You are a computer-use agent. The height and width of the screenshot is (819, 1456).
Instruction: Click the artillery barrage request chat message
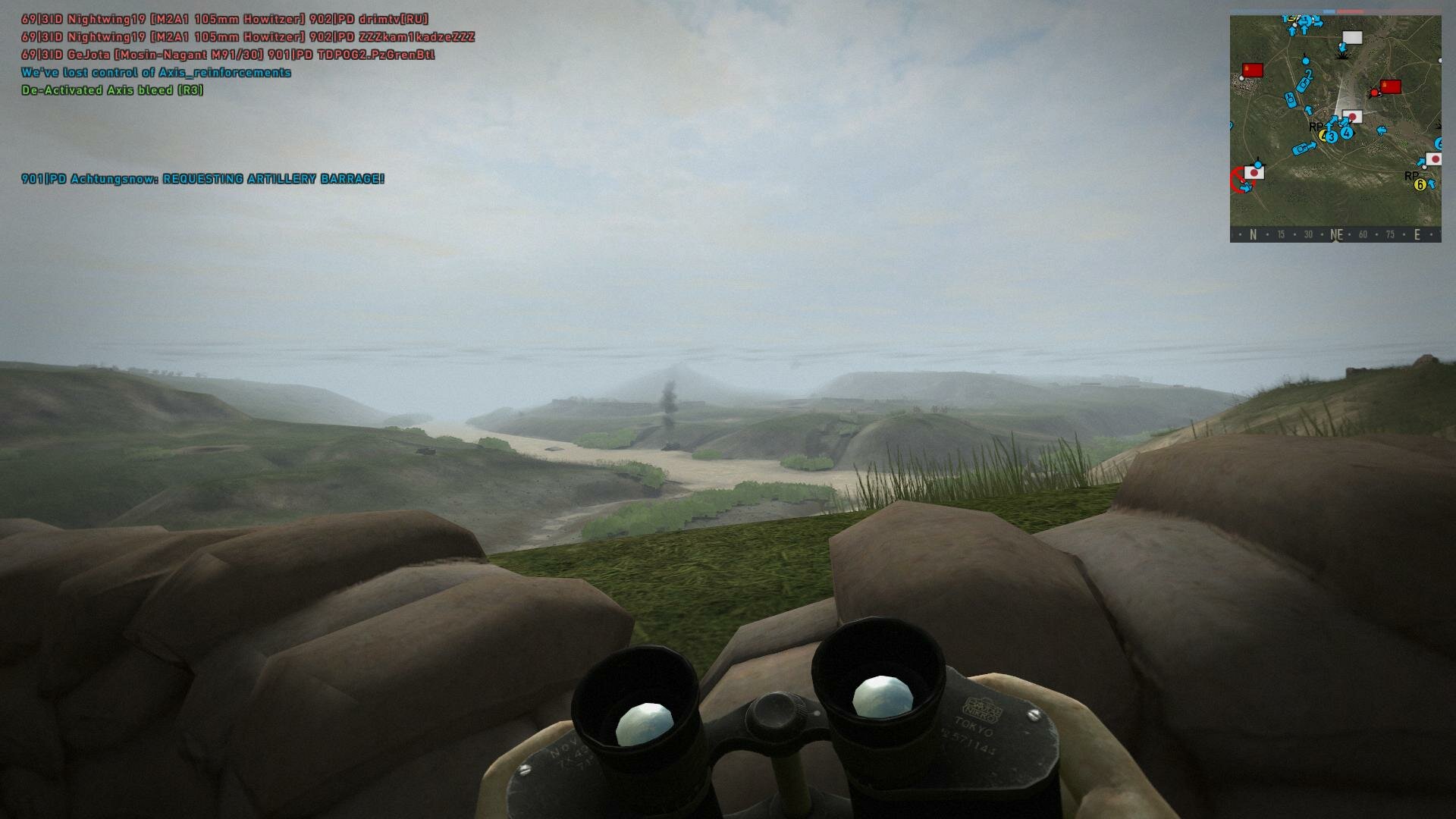point(202,179)
